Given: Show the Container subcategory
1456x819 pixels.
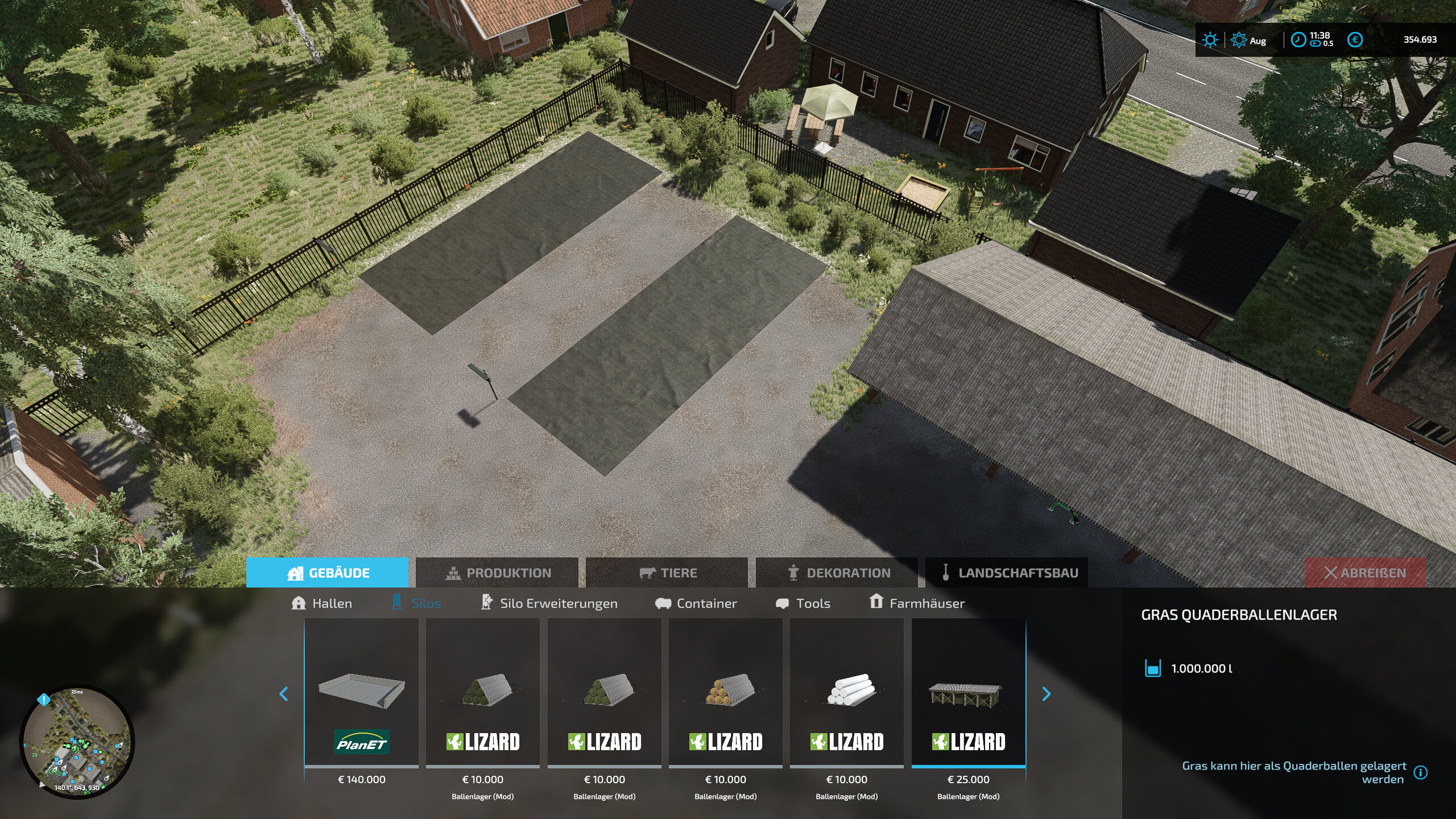Looking at the screenshot, I should (696, 603).
